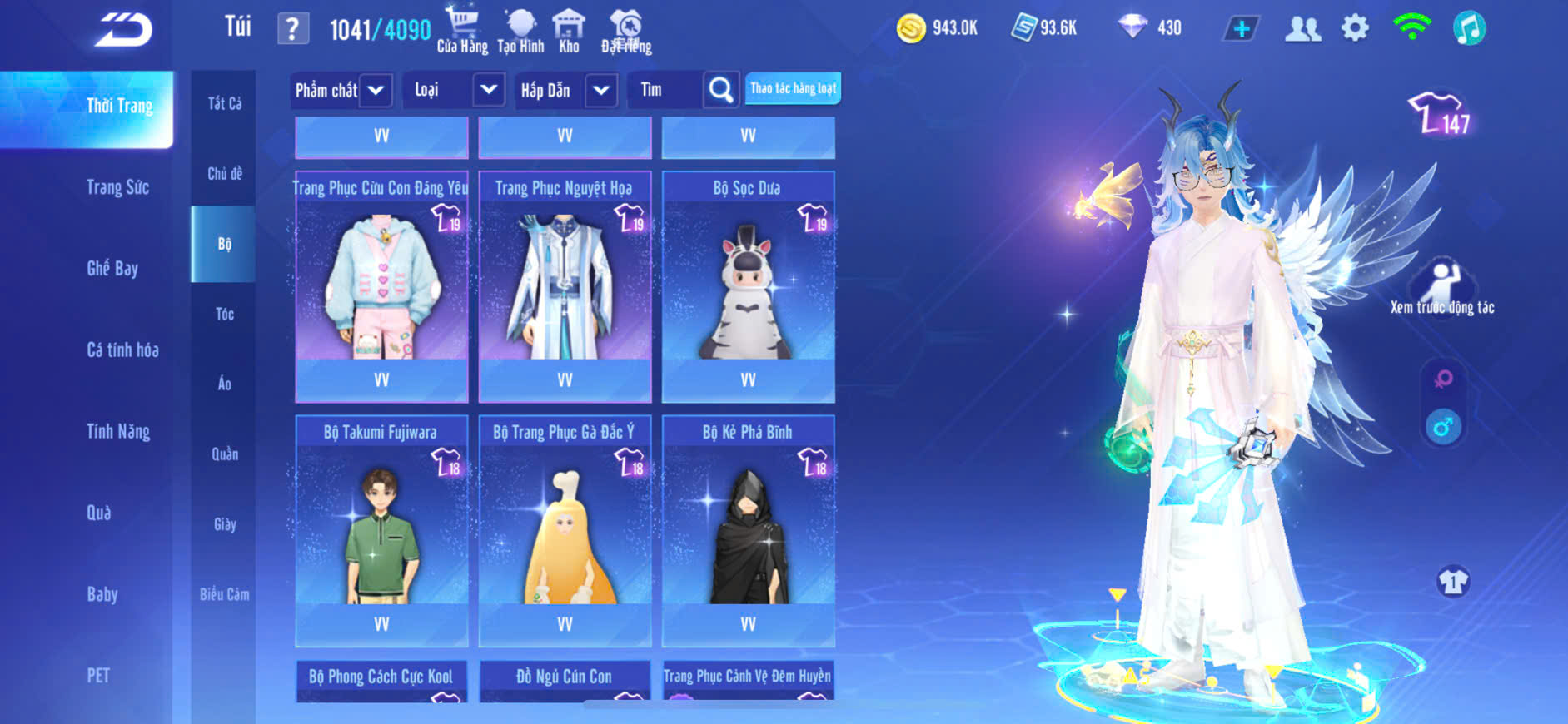
Task: Select the Bộ Kẻ Phá Bĩnh outfit
Action: coord(748,528)
